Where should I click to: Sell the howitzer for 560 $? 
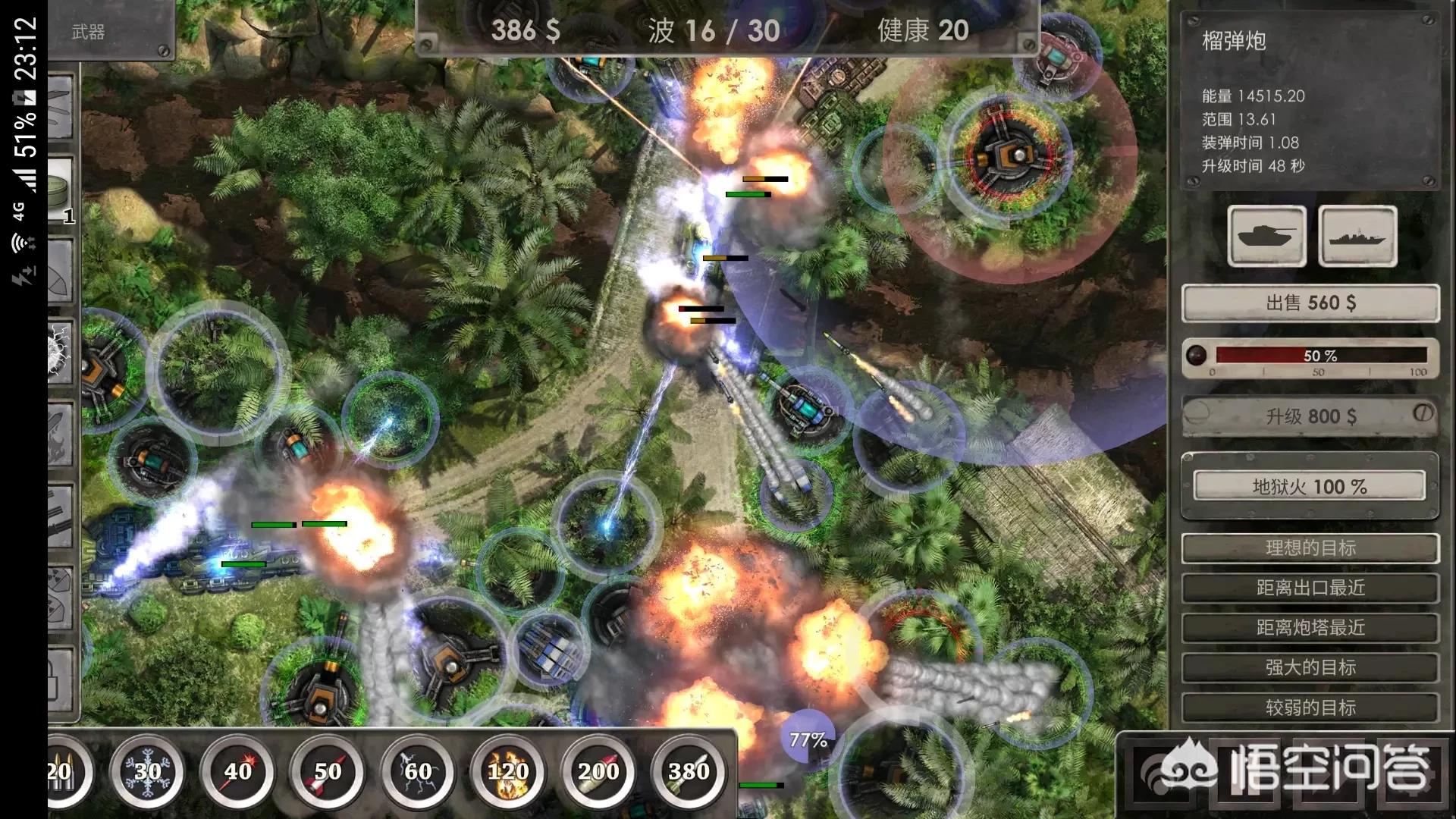1310,303
